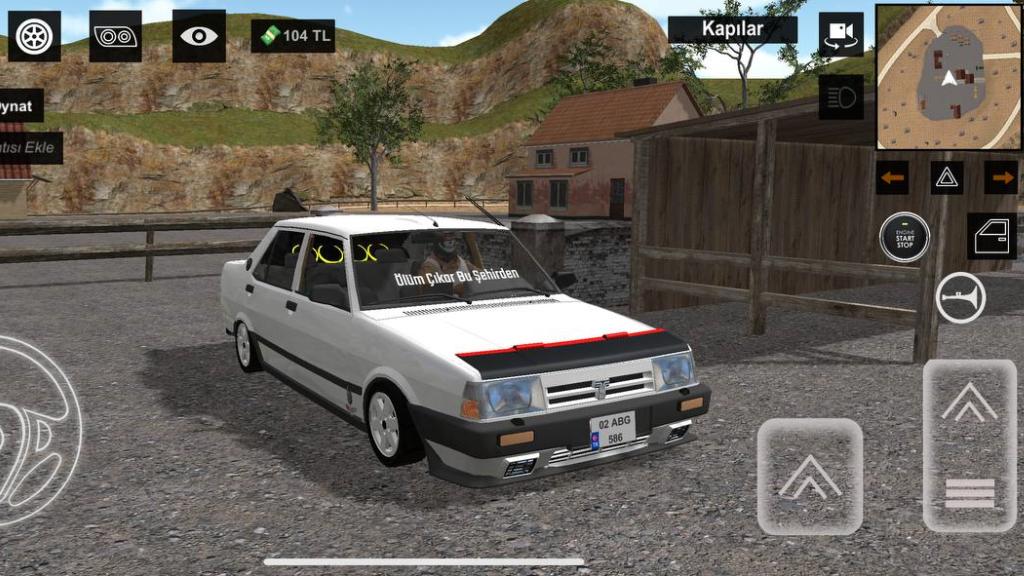Tap the 104 TL money display
The height and width of the screenshot is (576, 1024).
coord(293,36)
